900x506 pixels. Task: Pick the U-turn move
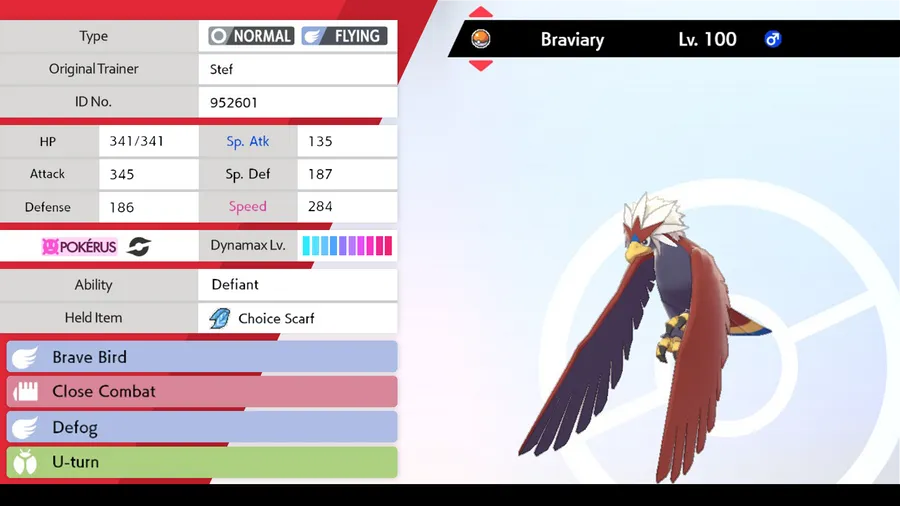[201, 462]
